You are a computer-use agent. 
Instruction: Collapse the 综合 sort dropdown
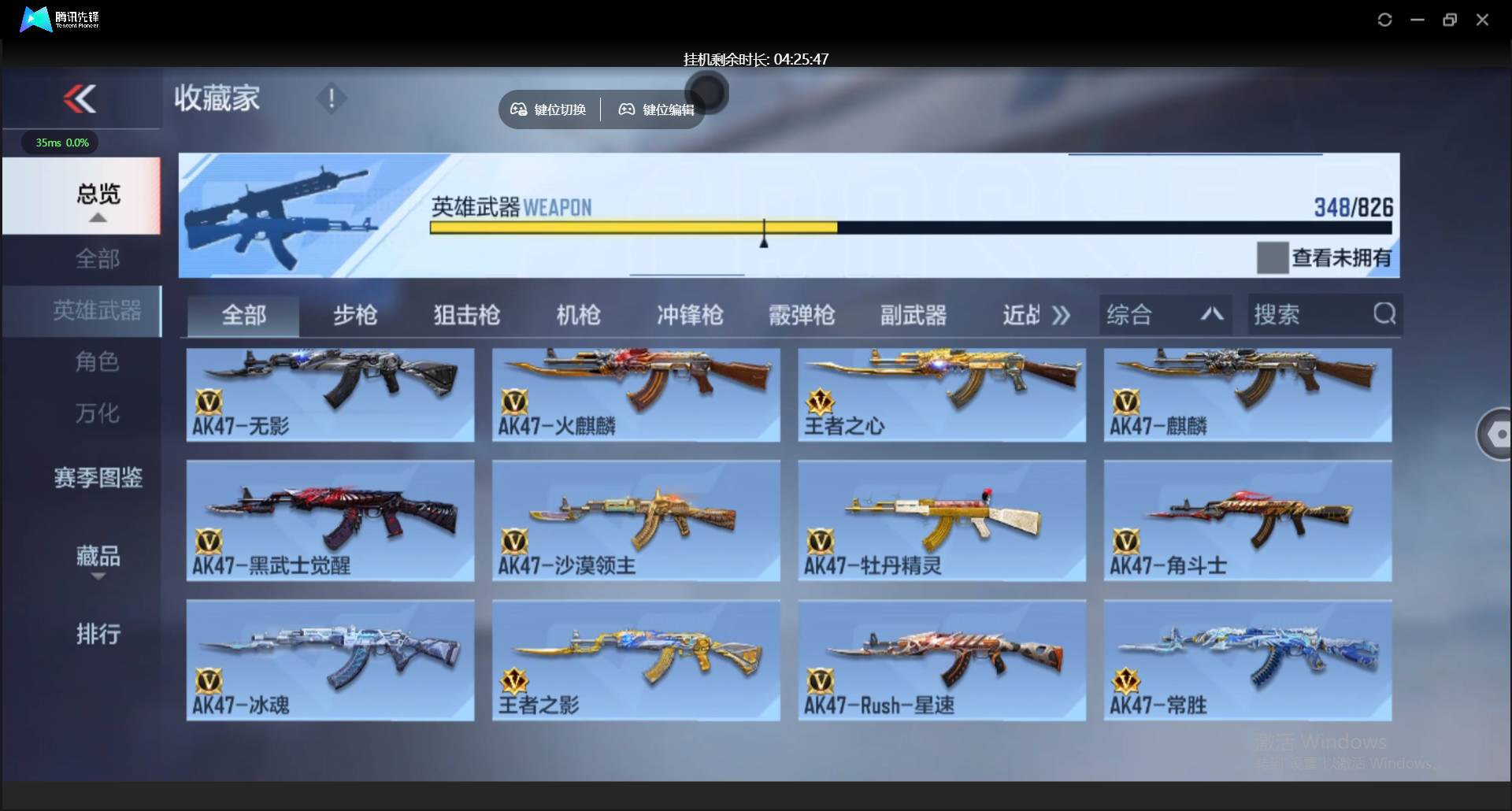[x=1212, y=314]
